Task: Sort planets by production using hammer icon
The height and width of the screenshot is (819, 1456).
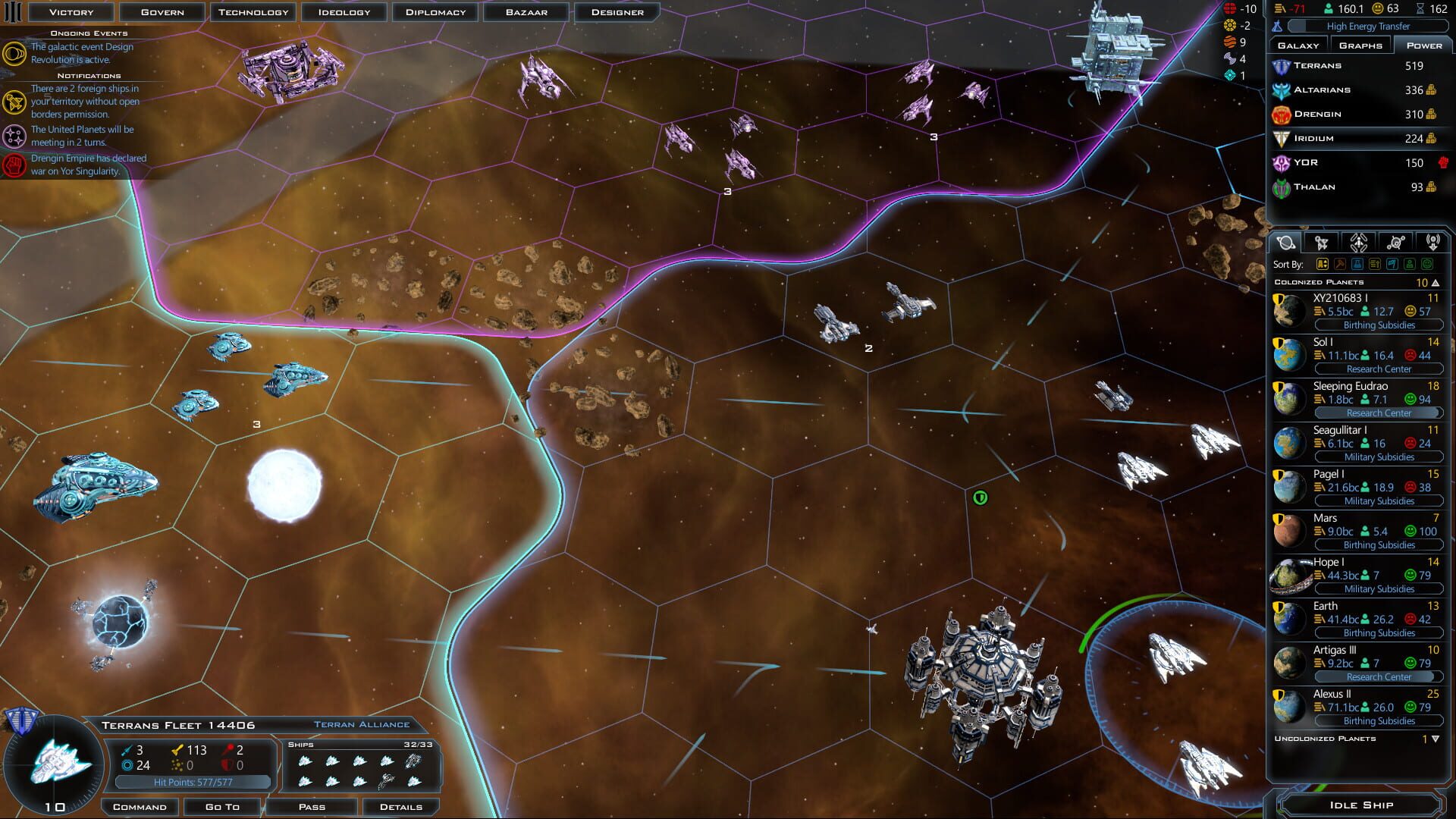Action: click(1340, 265)
